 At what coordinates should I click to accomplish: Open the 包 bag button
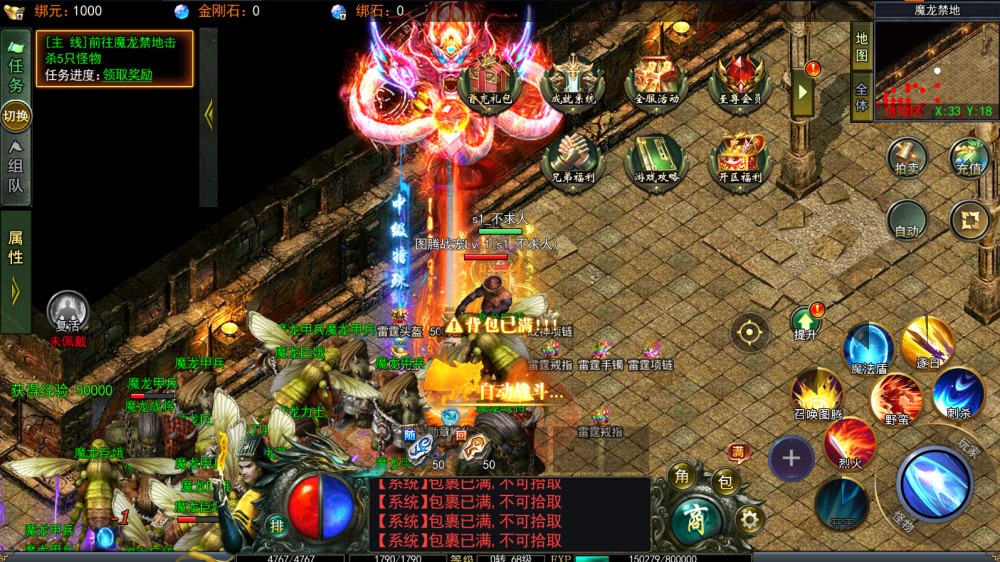[726, 483]
